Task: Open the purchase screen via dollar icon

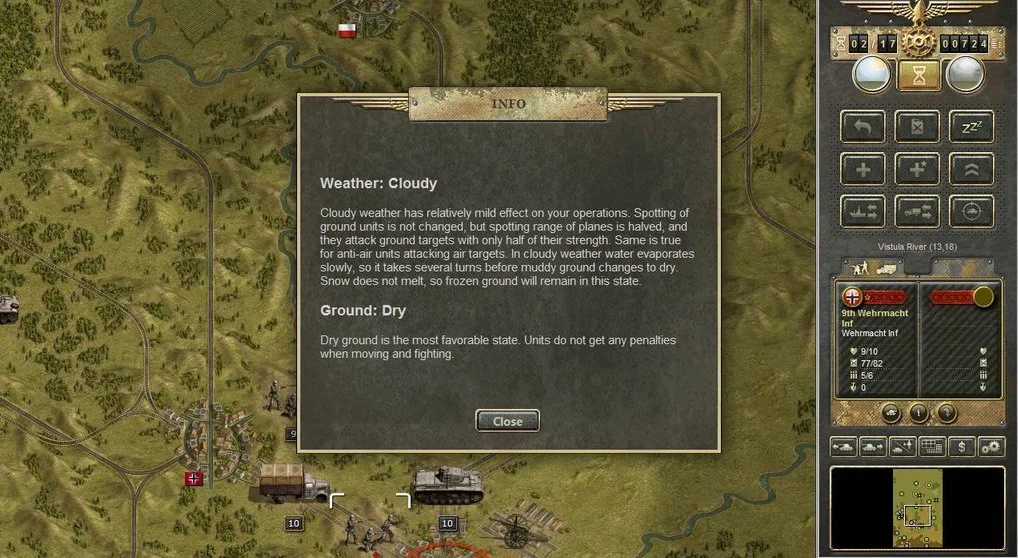Action: pyautogui.click(x=962, y=447)
